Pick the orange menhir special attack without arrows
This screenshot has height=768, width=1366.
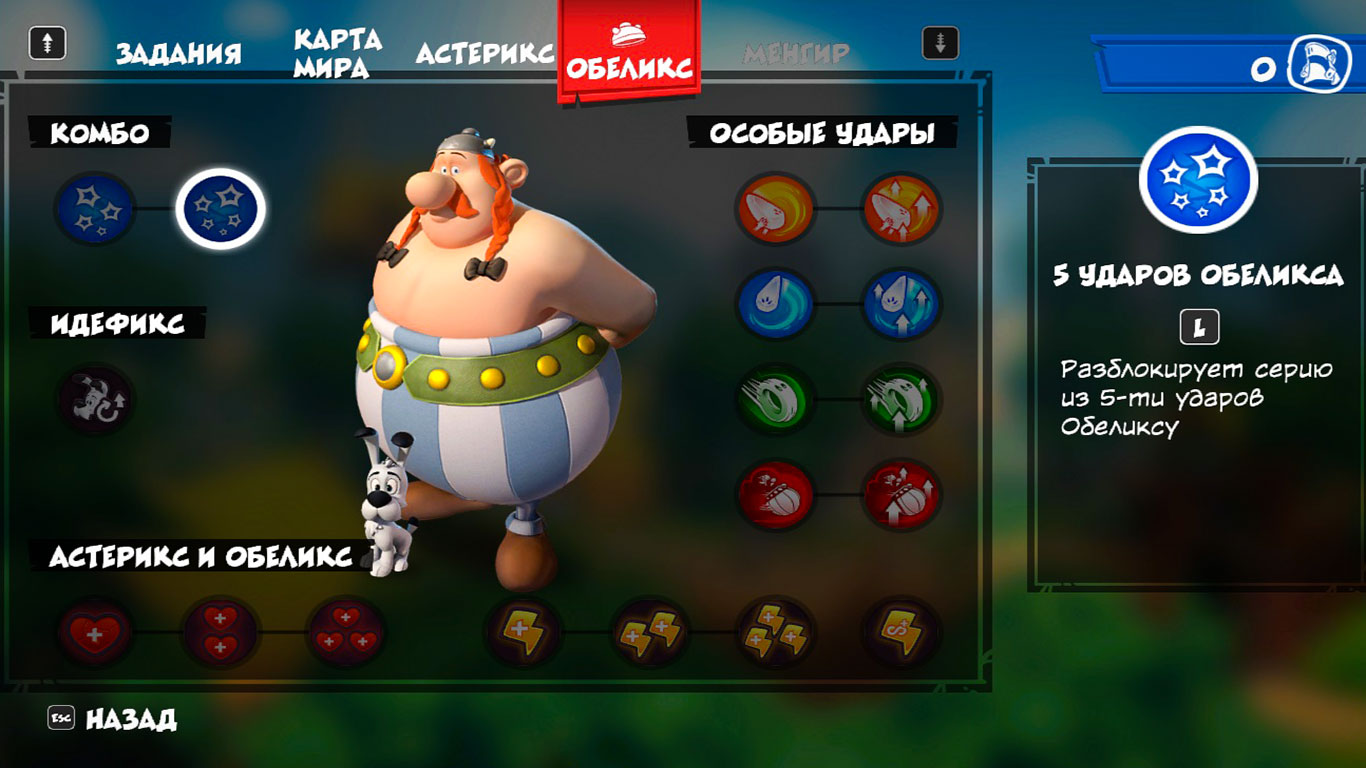pos(775,209)
